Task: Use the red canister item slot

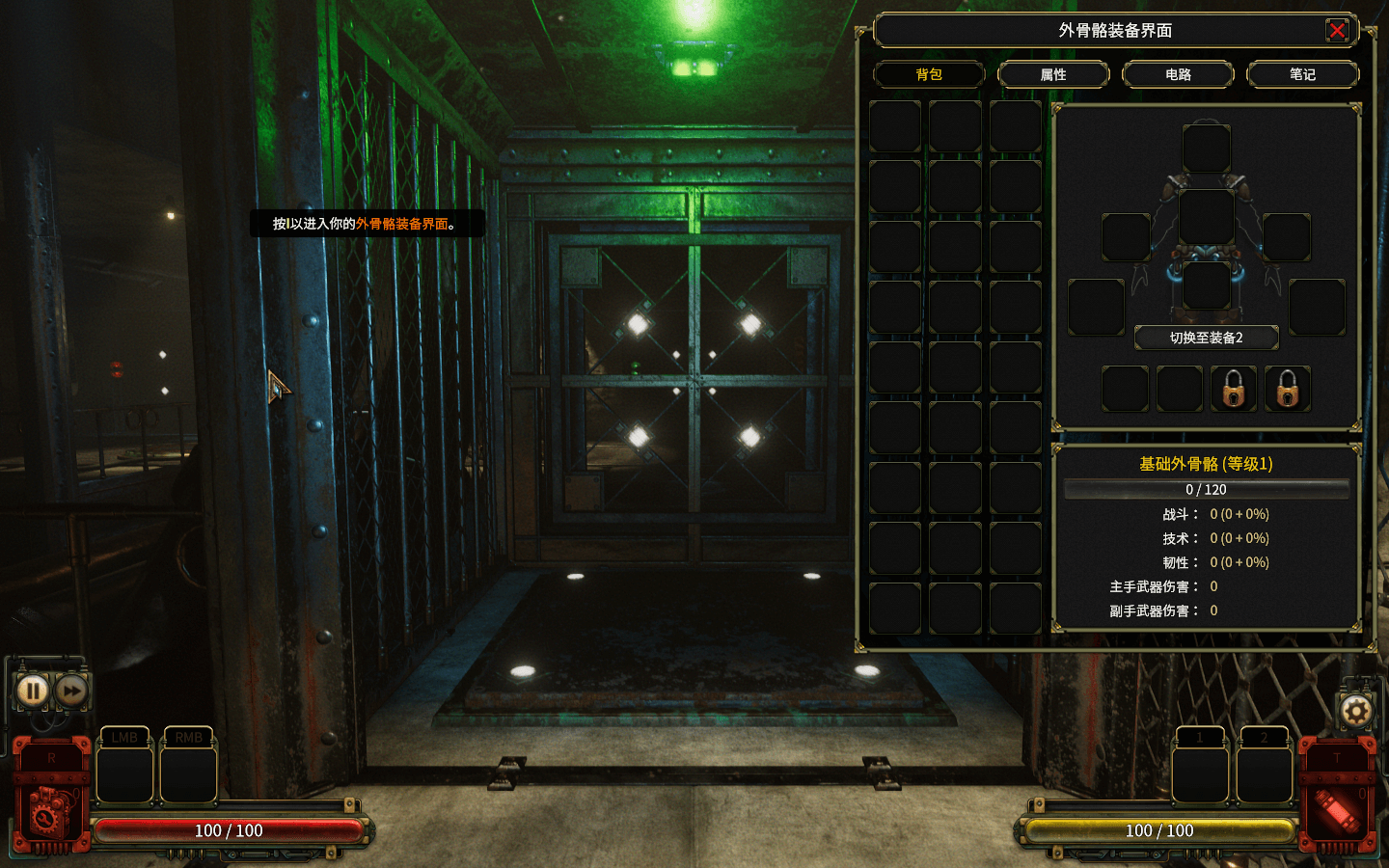Action: (1338, 810)
